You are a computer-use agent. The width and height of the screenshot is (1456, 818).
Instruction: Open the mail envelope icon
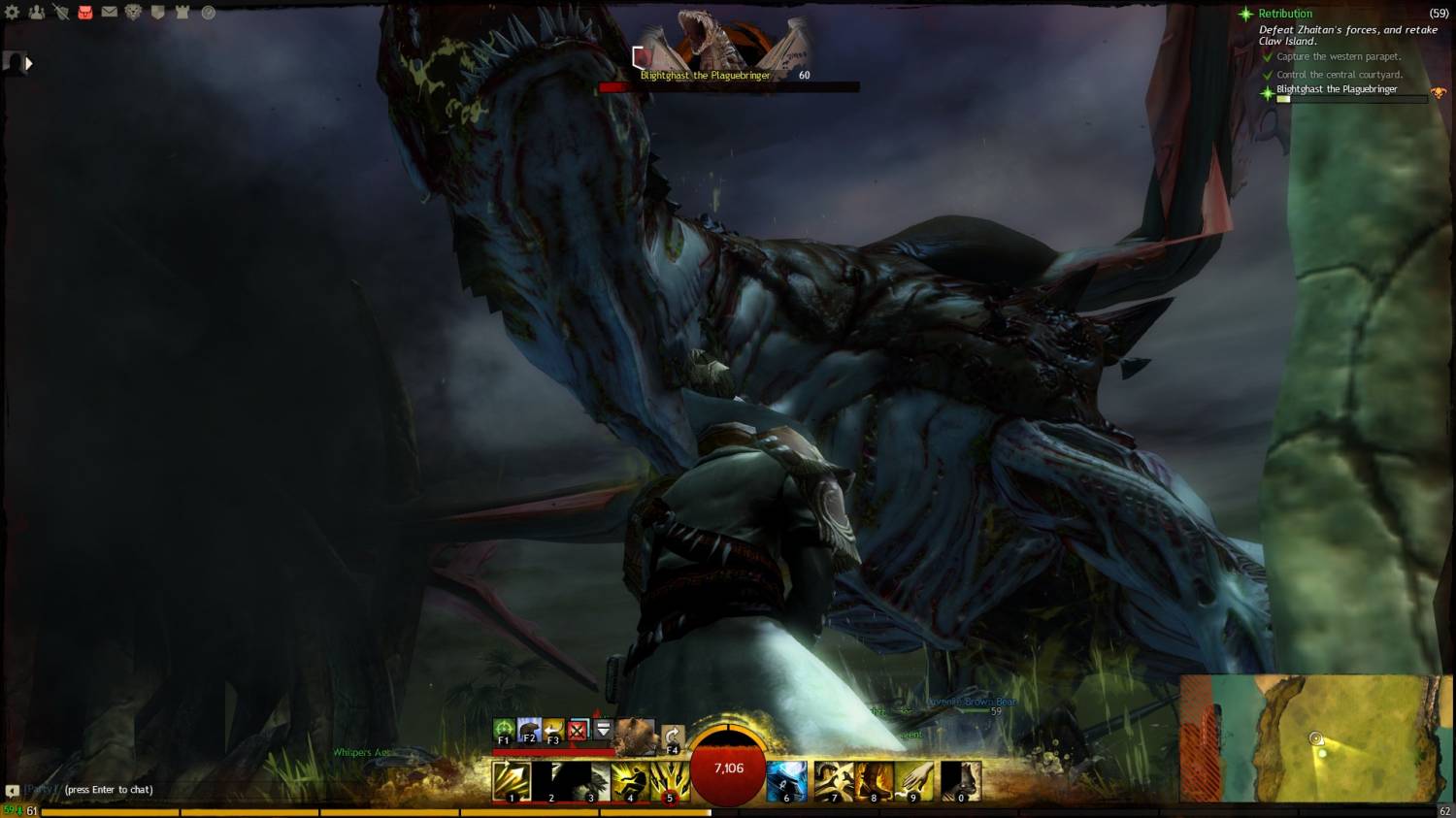(110, 13)
